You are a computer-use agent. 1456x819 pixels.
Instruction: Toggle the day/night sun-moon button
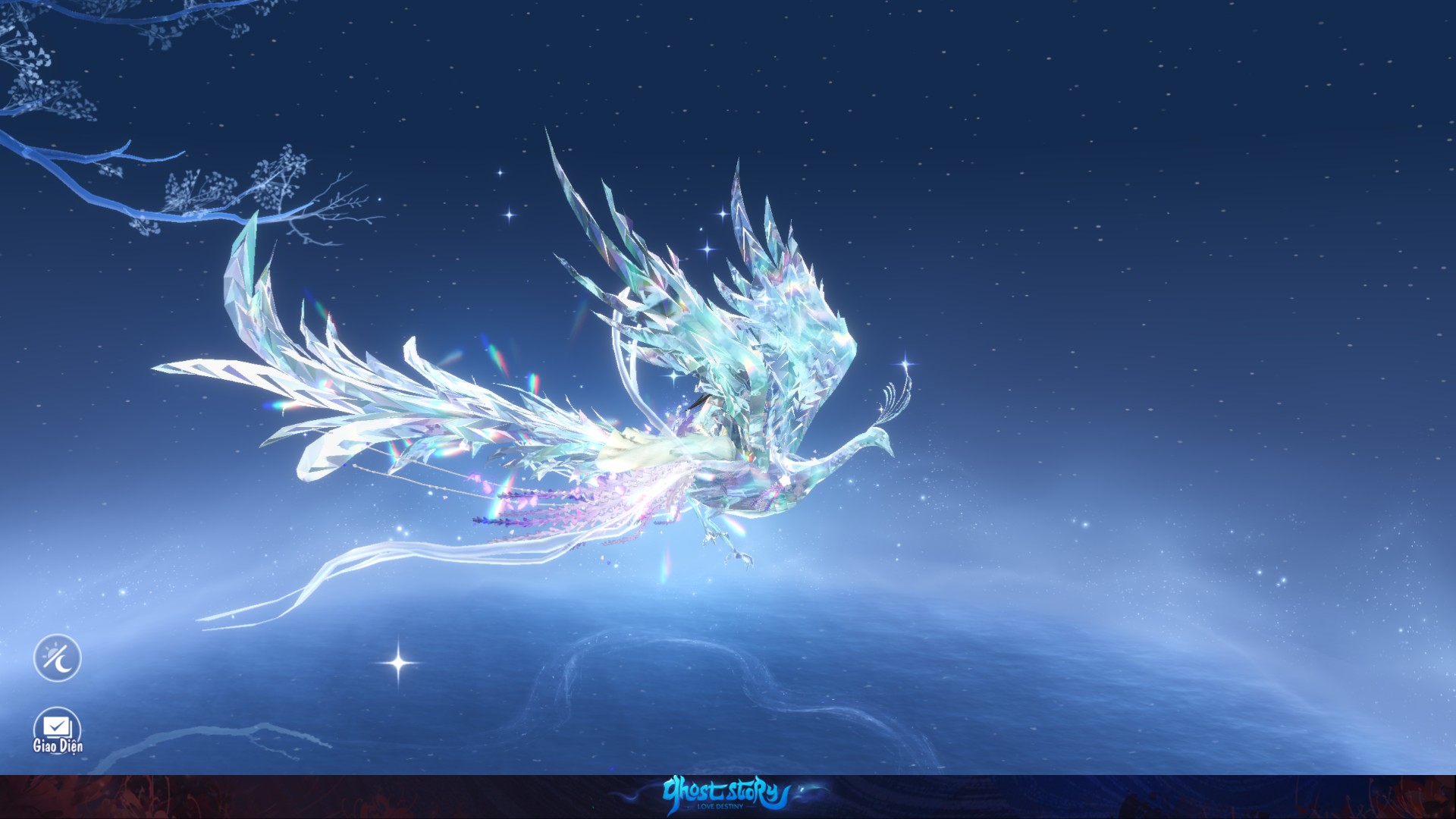point(57,657)
